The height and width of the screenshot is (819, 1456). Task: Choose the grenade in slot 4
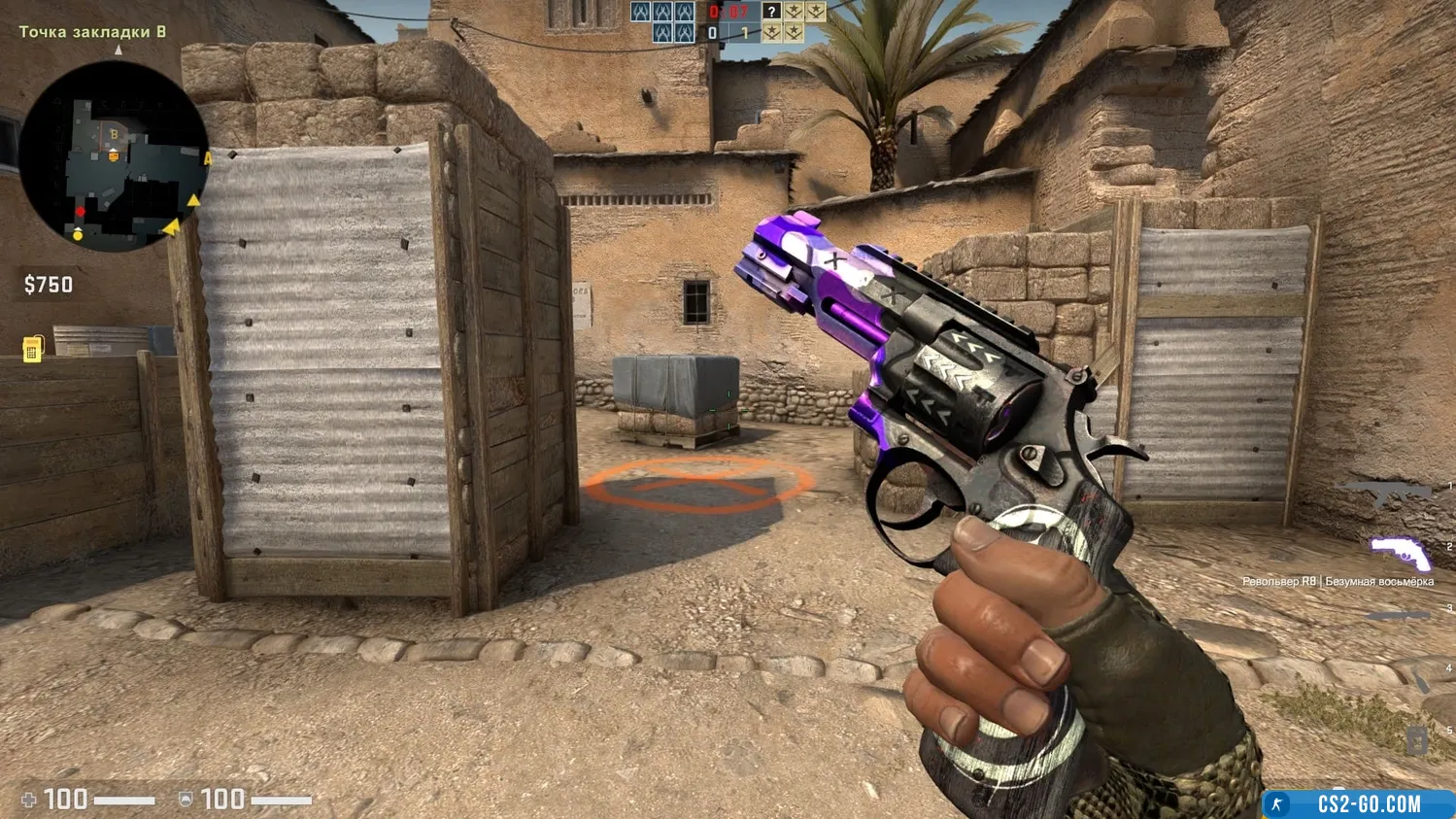coord(1421,679)
